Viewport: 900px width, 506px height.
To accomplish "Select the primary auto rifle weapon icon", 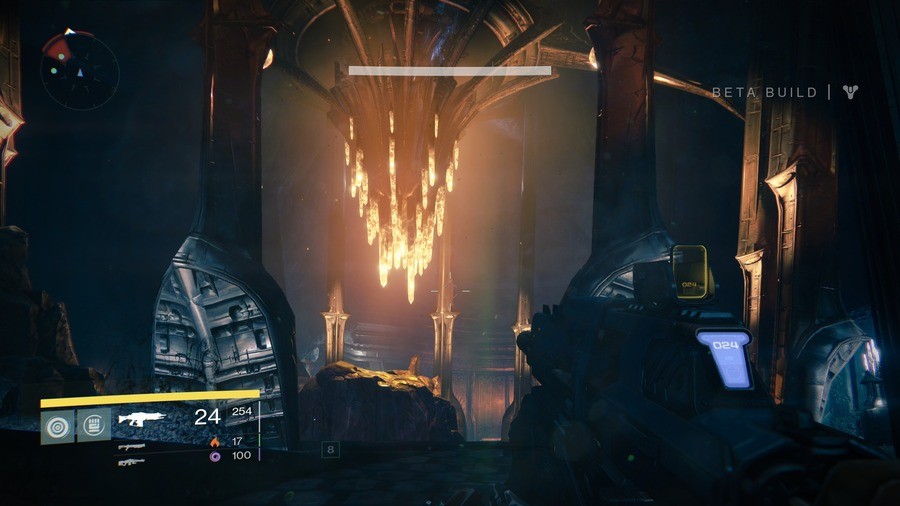I will [142, 419].
